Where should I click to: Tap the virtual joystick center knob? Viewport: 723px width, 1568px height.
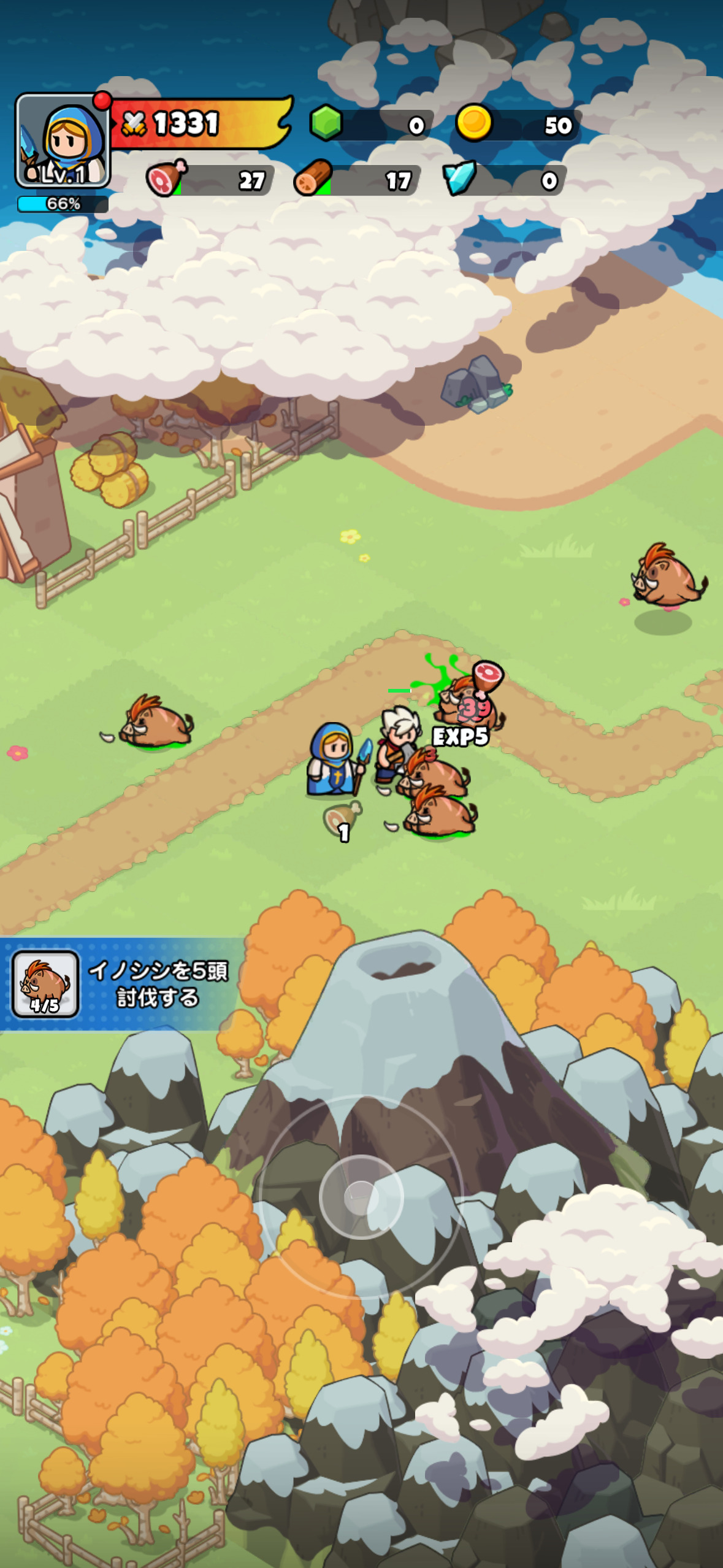[x=361, y=1197]
